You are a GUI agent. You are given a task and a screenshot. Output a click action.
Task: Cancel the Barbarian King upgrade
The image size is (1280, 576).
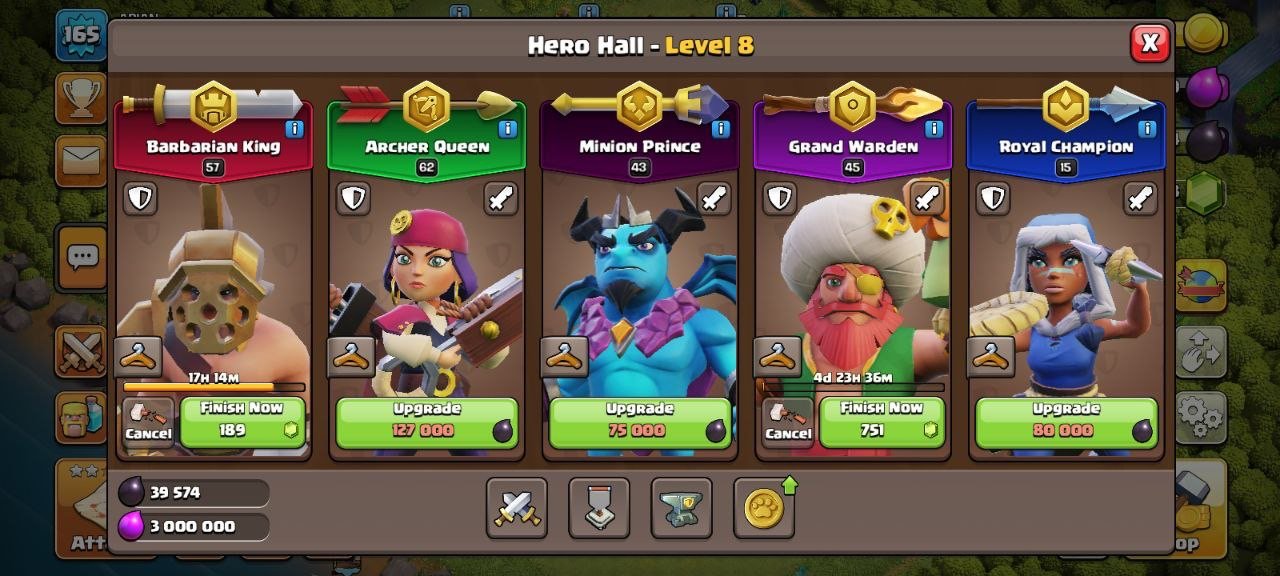148,422
